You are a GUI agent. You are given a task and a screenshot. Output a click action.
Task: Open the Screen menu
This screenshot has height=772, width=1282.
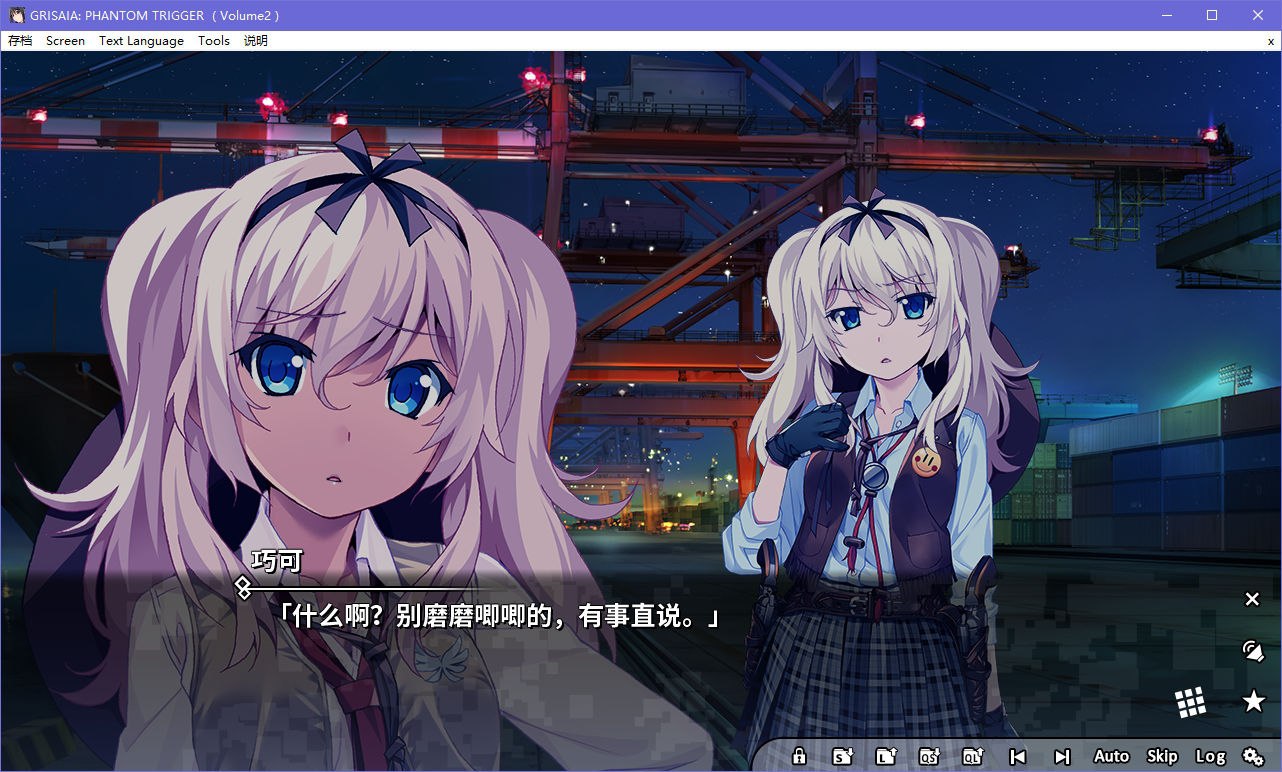point(65,41)
